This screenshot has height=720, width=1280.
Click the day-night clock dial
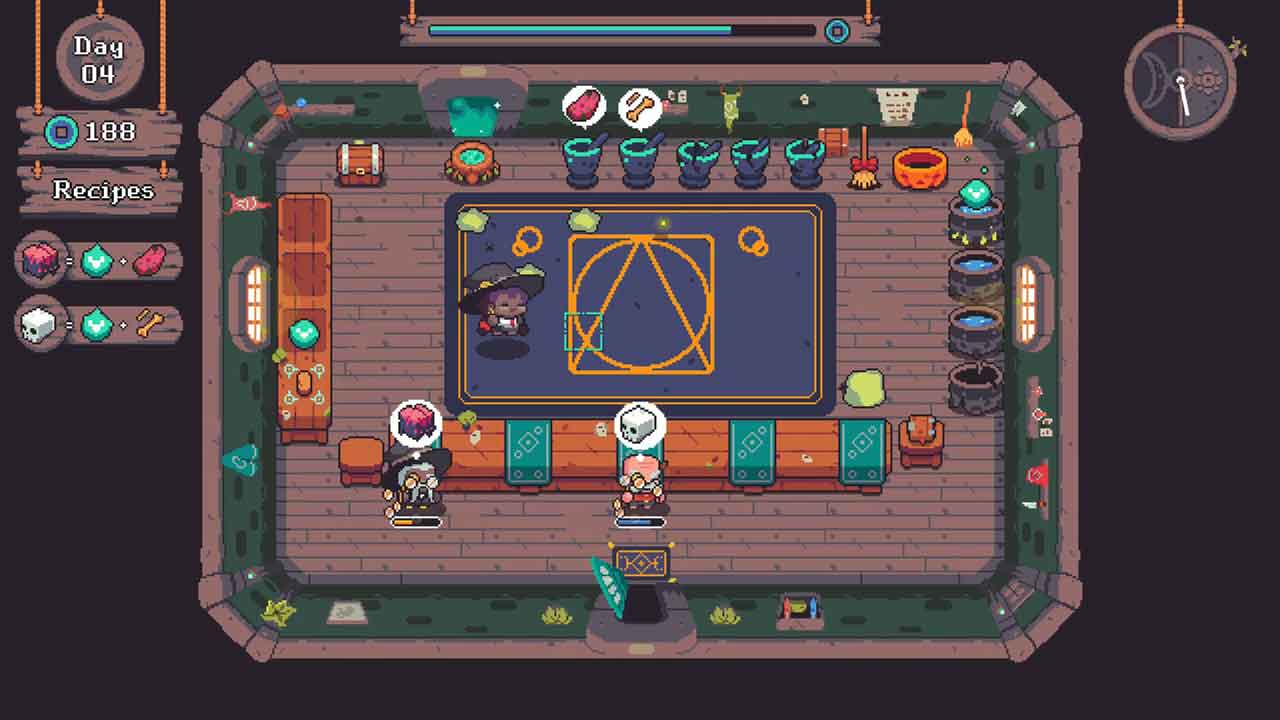point(1180,80)
